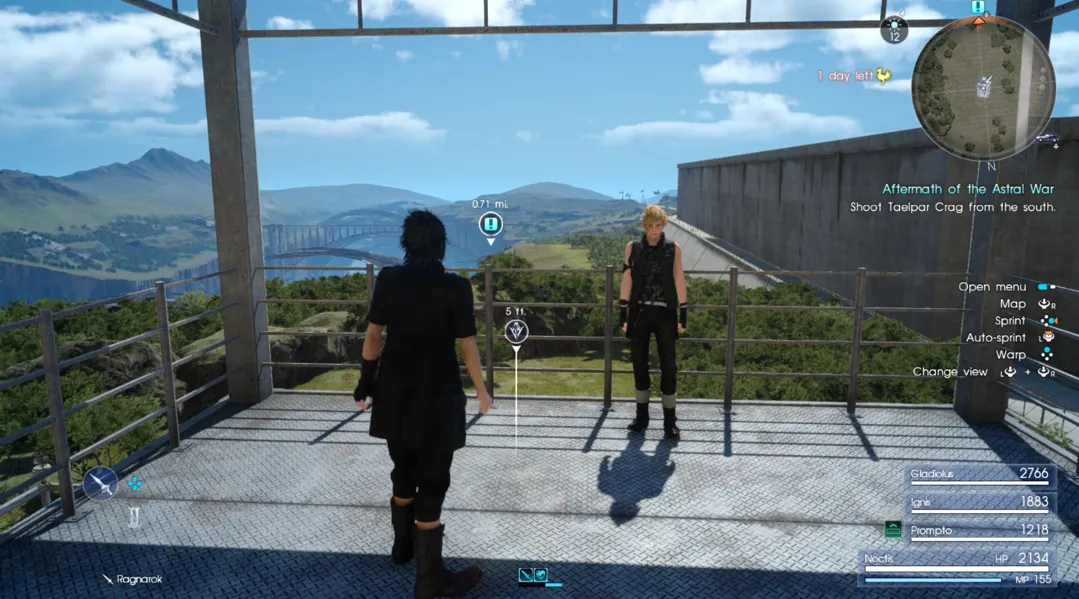The height and width of the screenshot is (599, 1079).
Task: Click the quest marker showing 0.71 mi
Action: (x=490, y=224)
